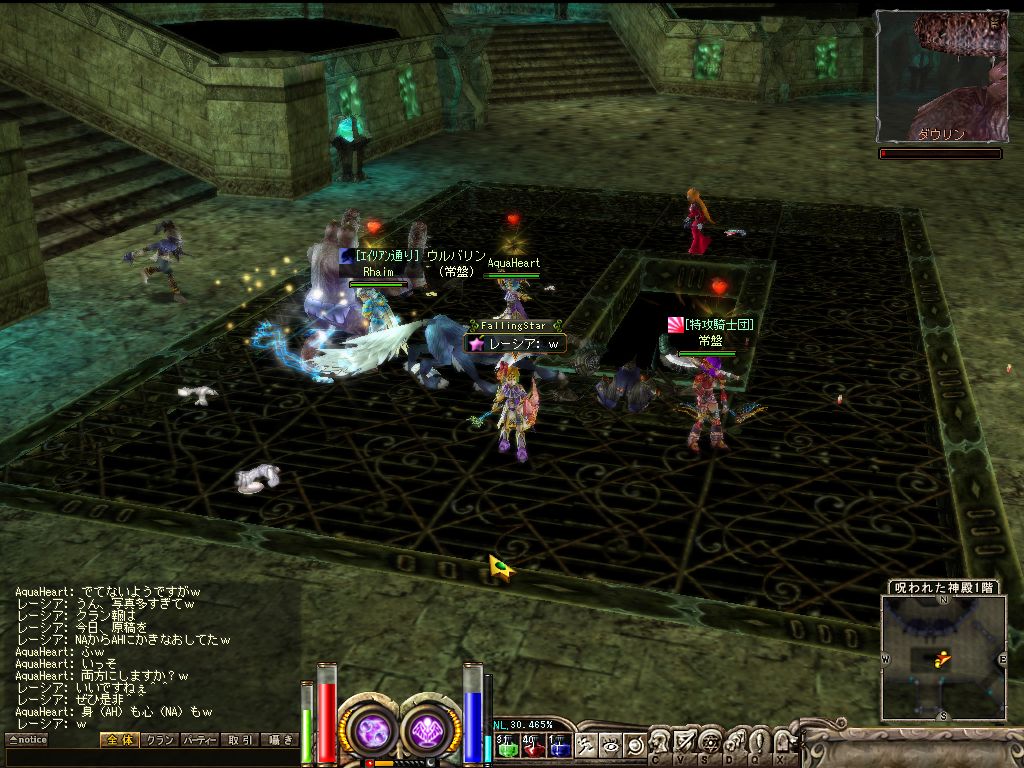
Task: Use the green potion slot
Action: click(x=506, y=746)
